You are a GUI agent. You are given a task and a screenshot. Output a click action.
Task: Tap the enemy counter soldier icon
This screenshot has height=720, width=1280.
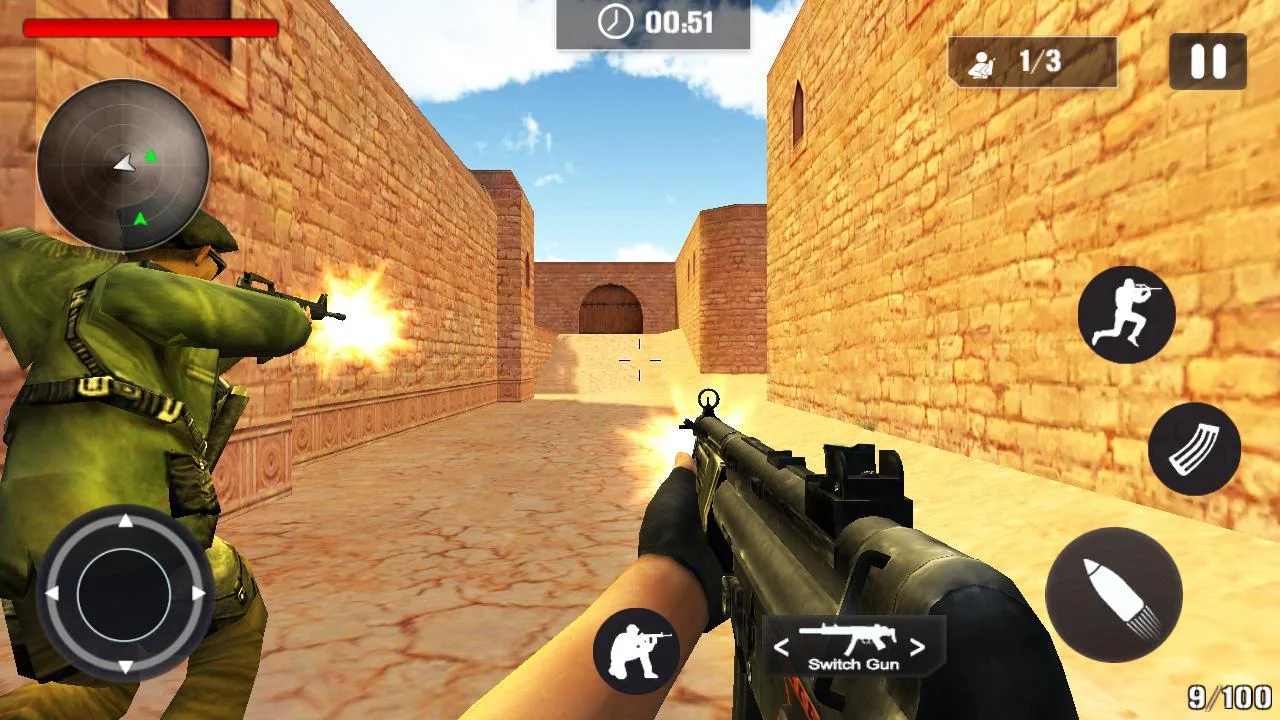[983, 61]
